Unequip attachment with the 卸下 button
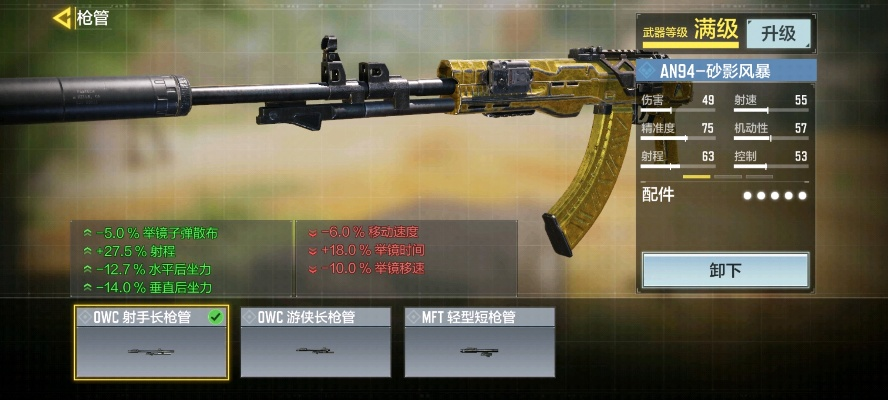 (x=725, y=271)
